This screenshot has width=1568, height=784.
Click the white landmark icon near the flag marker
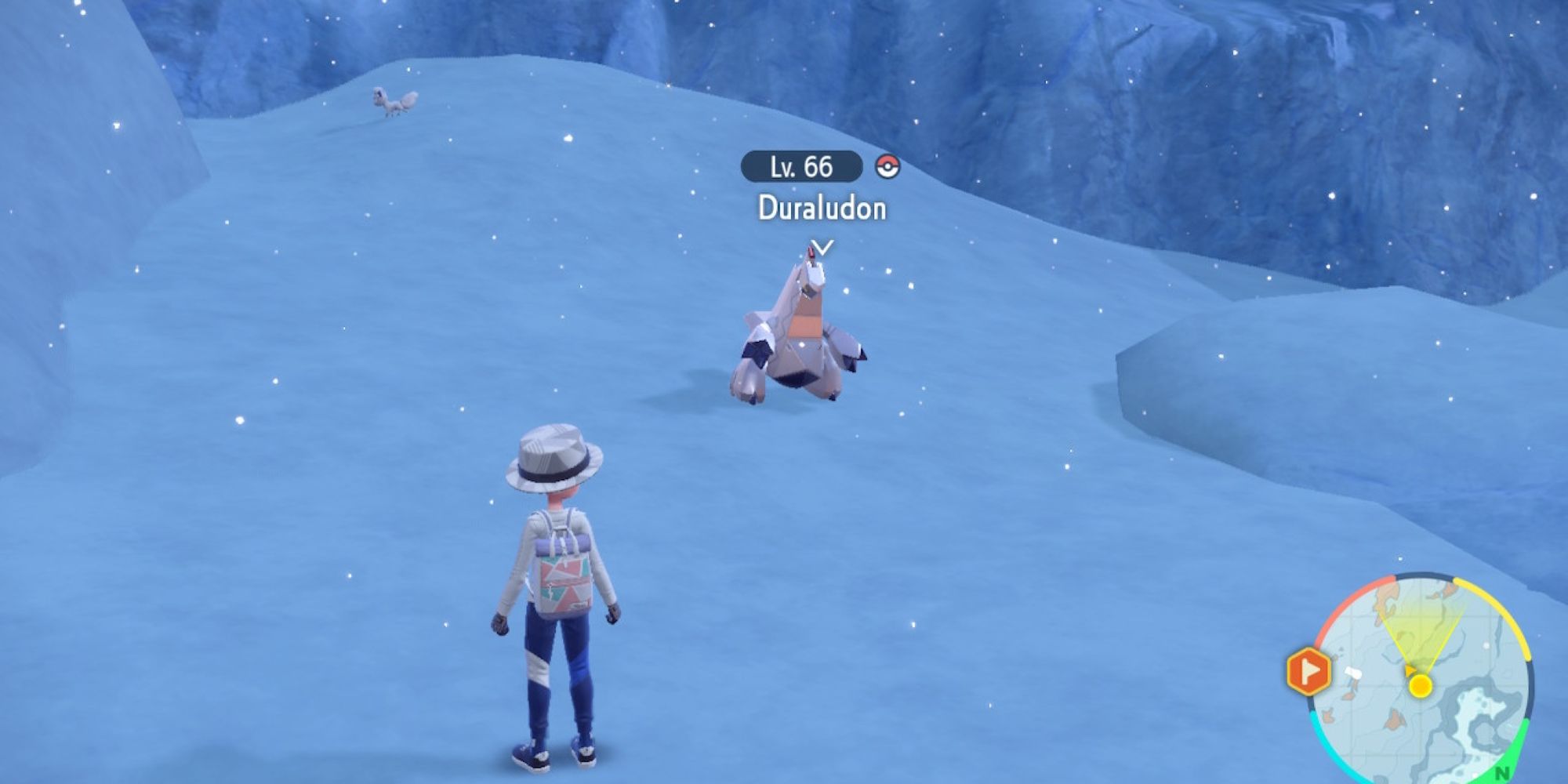[1354, 673]
